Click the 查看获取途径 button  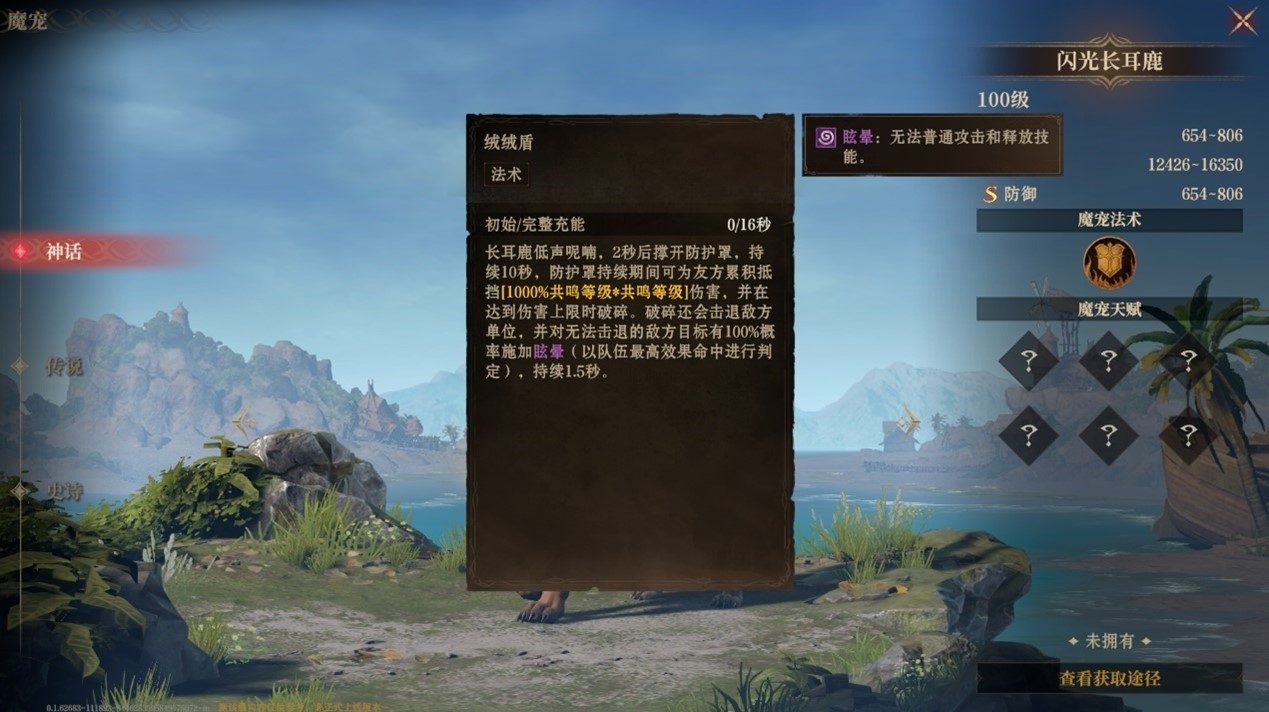coord(1109,678)
